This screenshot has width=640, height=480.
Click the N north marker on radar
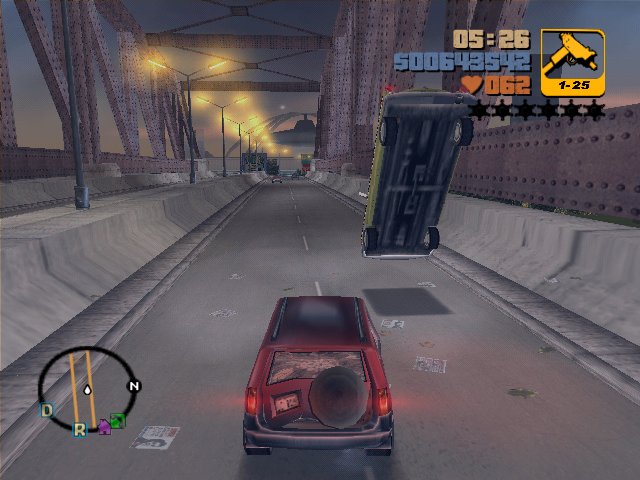tap(133, 386)
